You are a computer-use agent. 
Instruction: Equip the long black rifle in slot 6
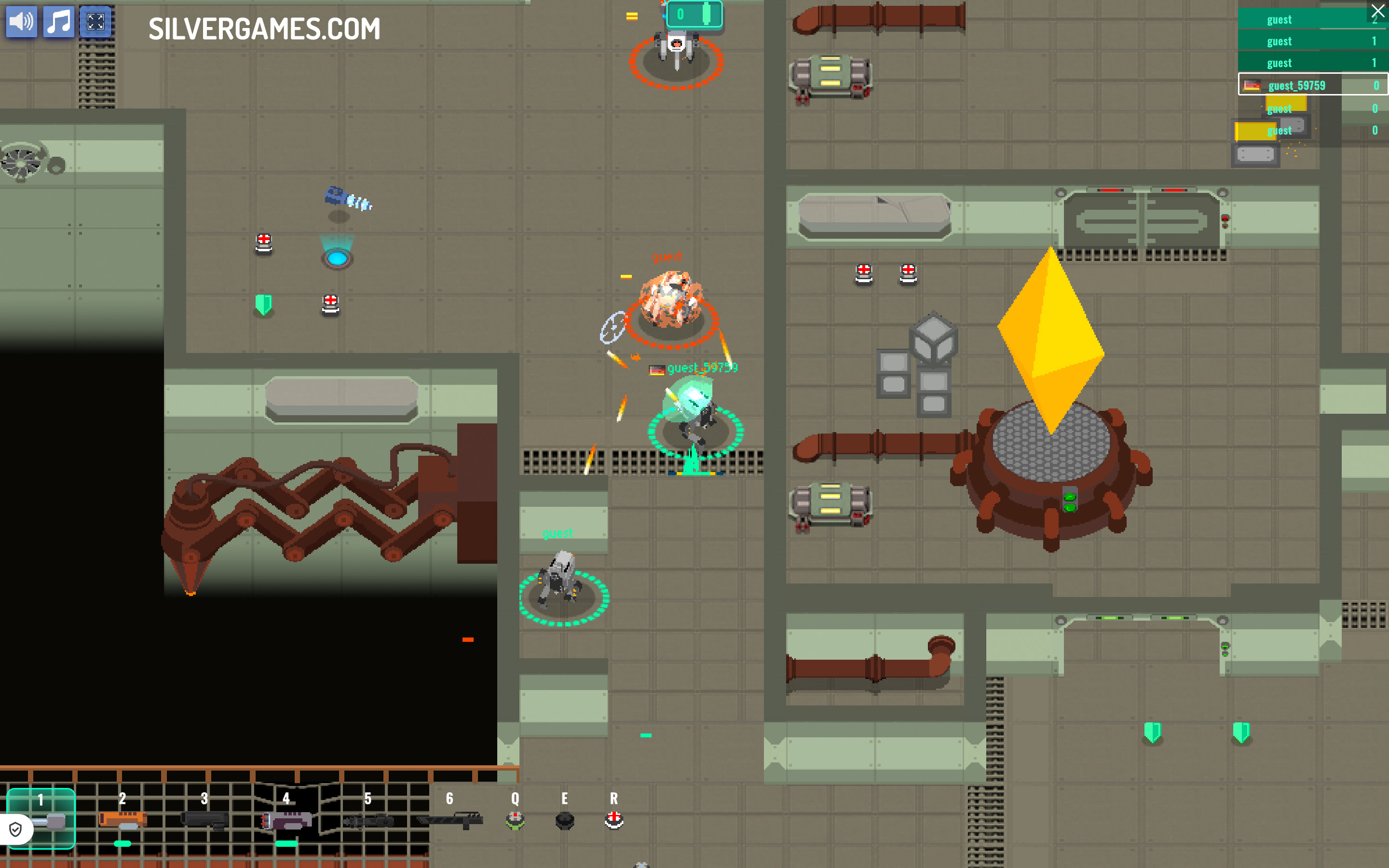[x=450, y=820]
